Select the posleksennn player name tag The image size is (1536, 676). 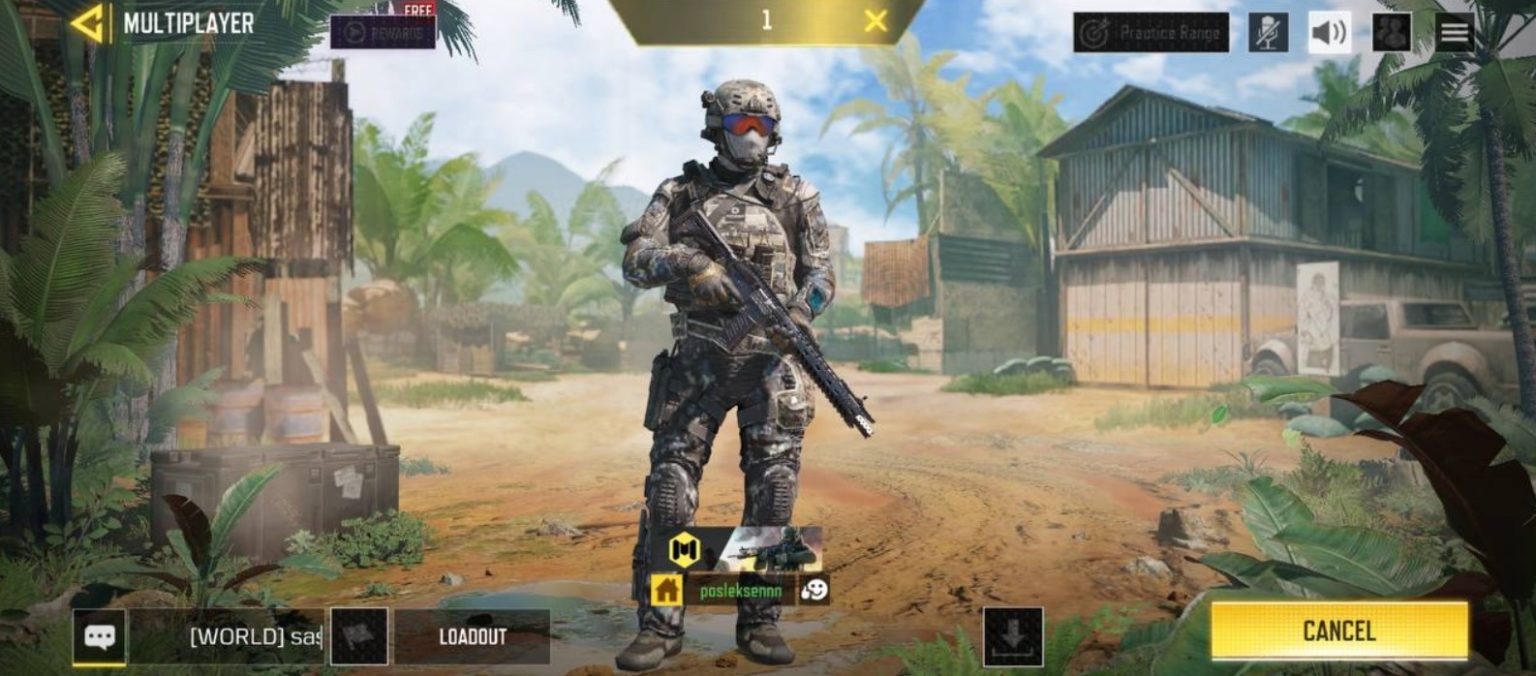(x=740, y=590)
